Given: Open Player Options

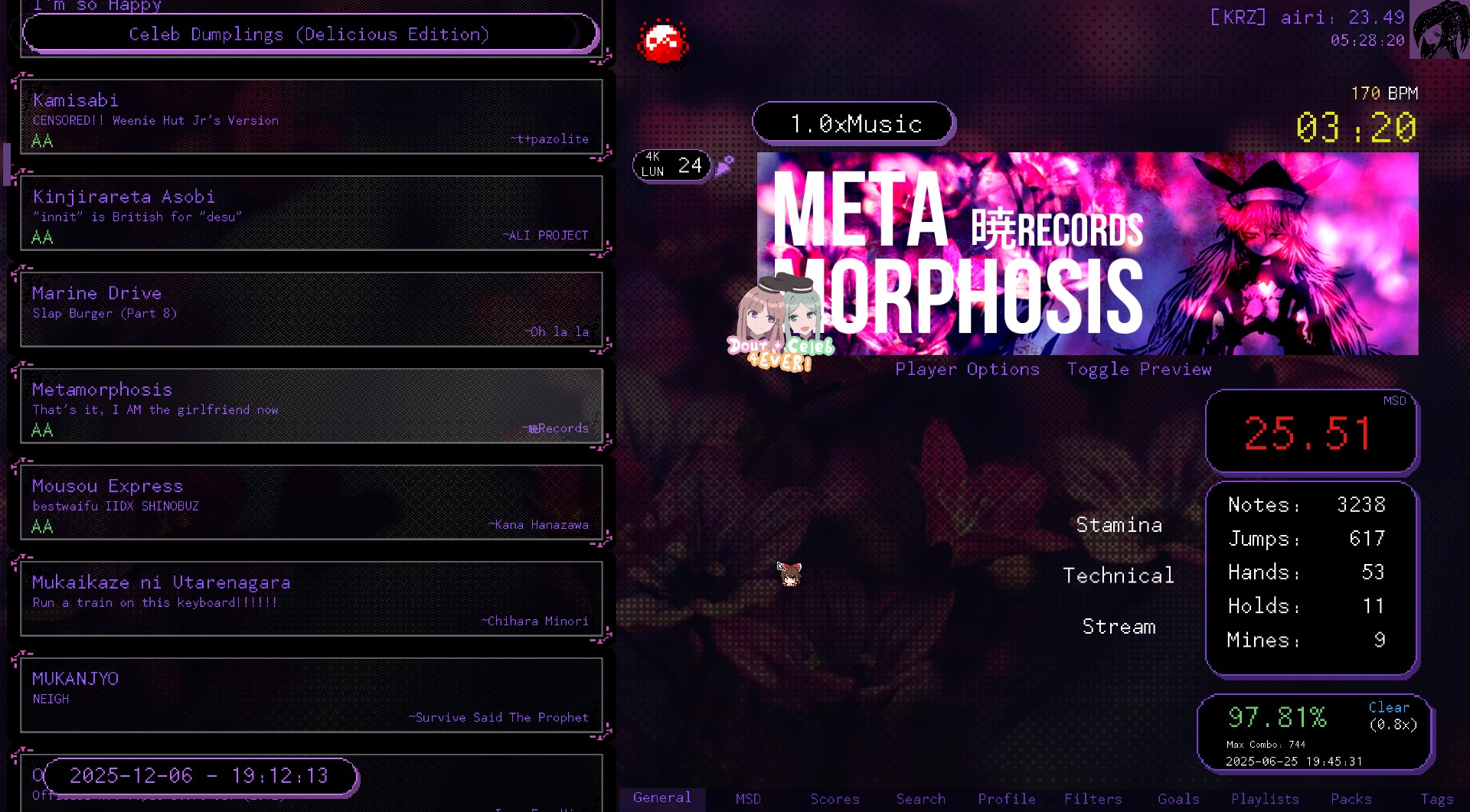Looking at the screenshot, I should click(x=967, y=370).
